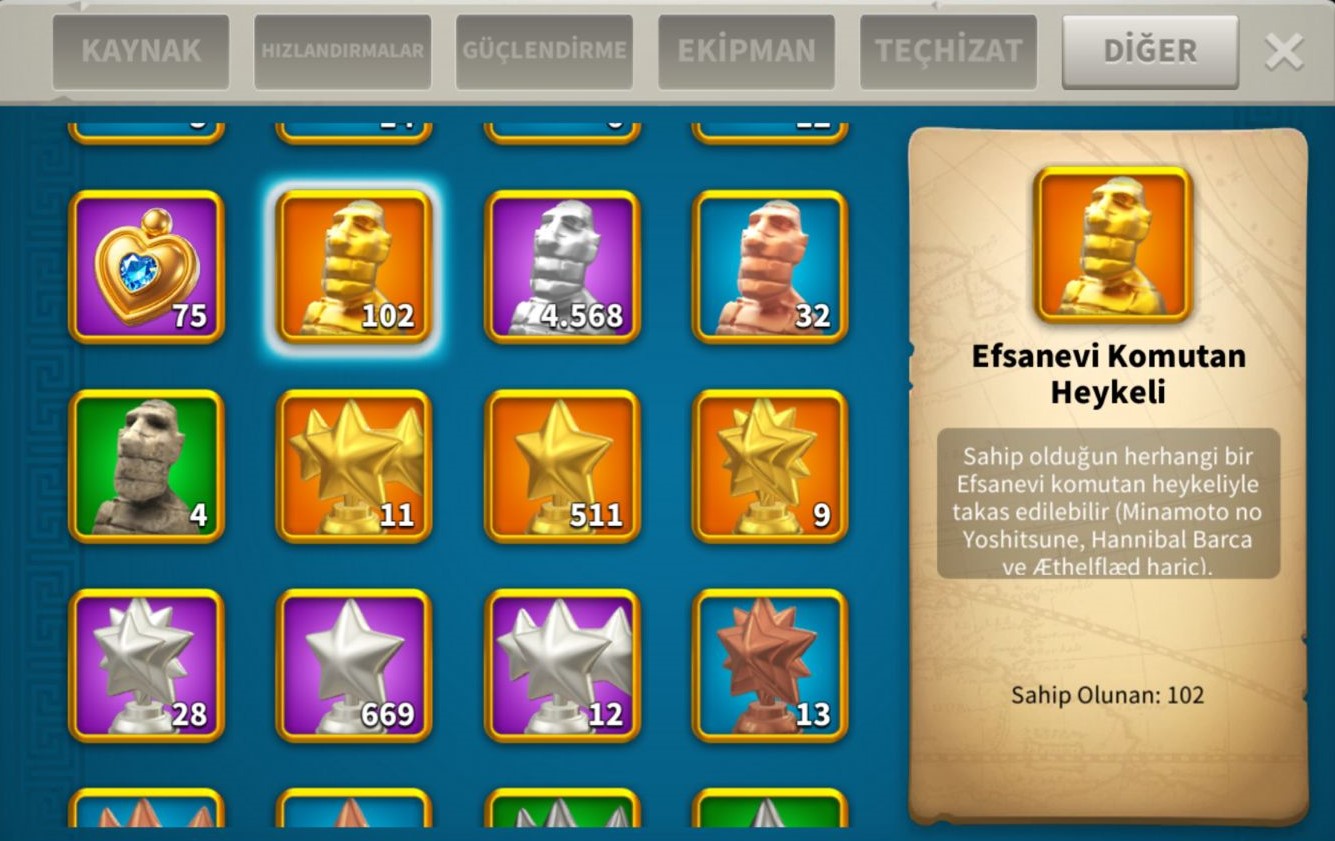Select the silver star trophy with 28
Screen dimensions: 1335x841
(146, 665)
